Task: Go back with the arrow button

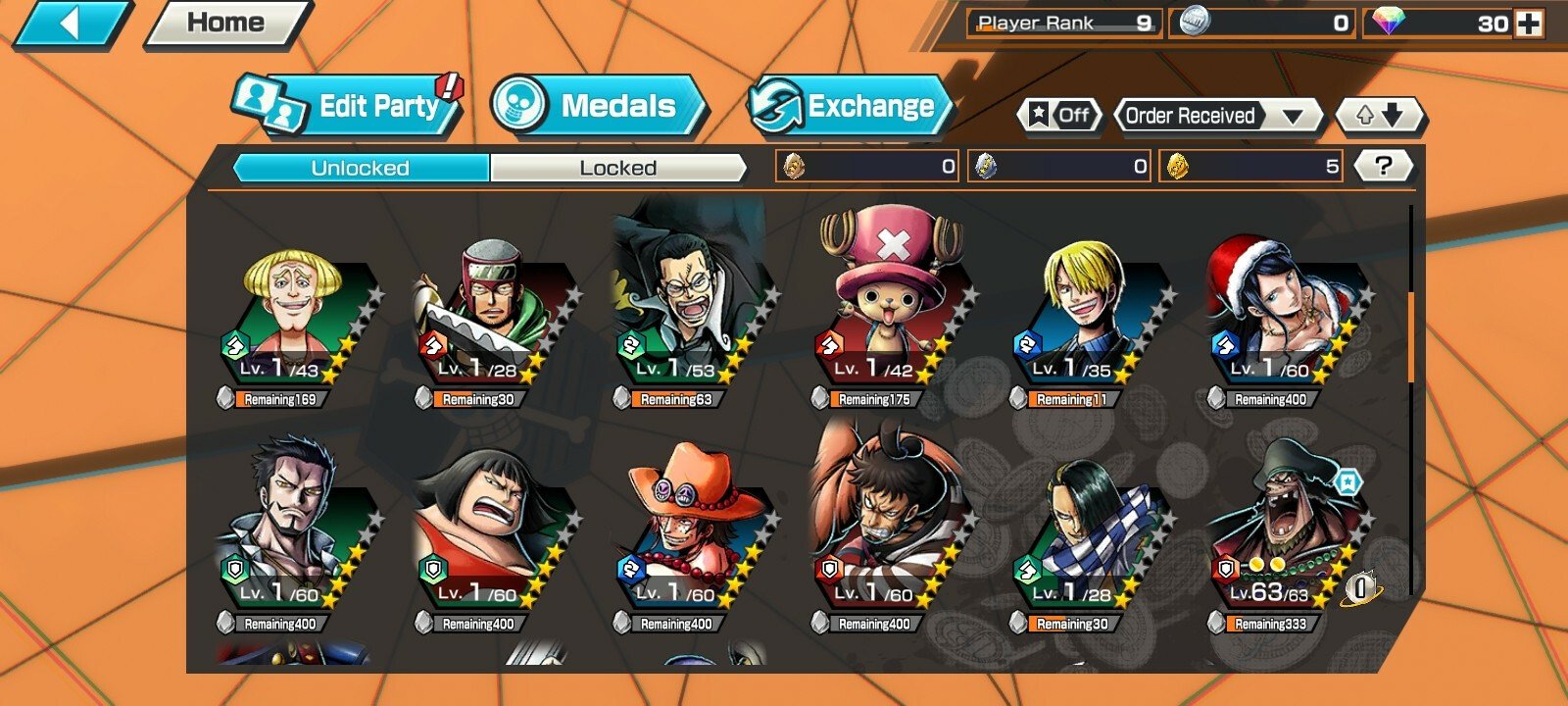Action: (x=69, y=24)
